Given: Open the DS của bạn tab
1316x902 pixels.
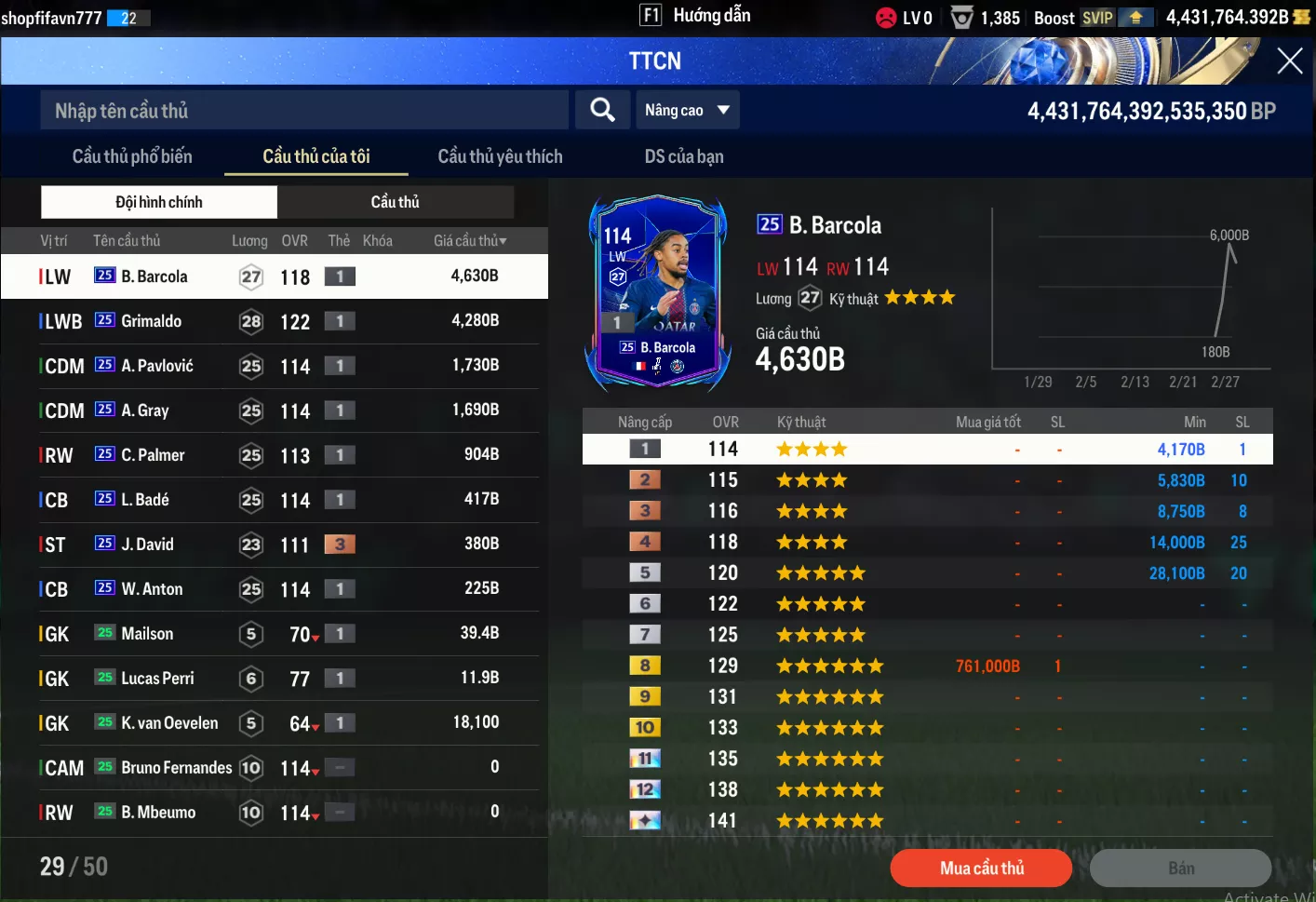Looking at the screenshot, I should tap(683, 156).
